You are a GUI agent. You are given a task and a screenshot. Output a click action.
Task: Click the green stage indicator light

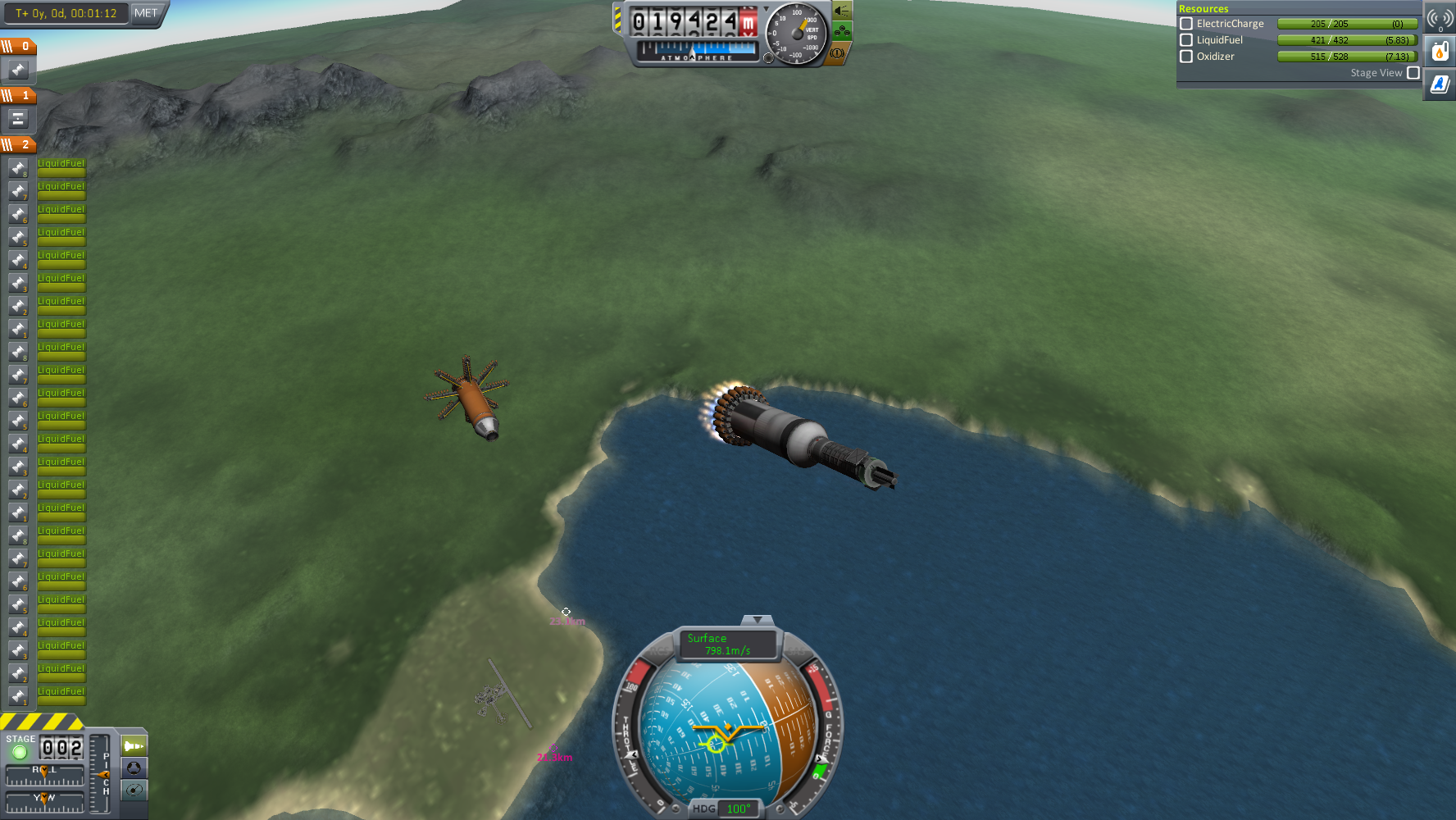click(x=20, y=752)
